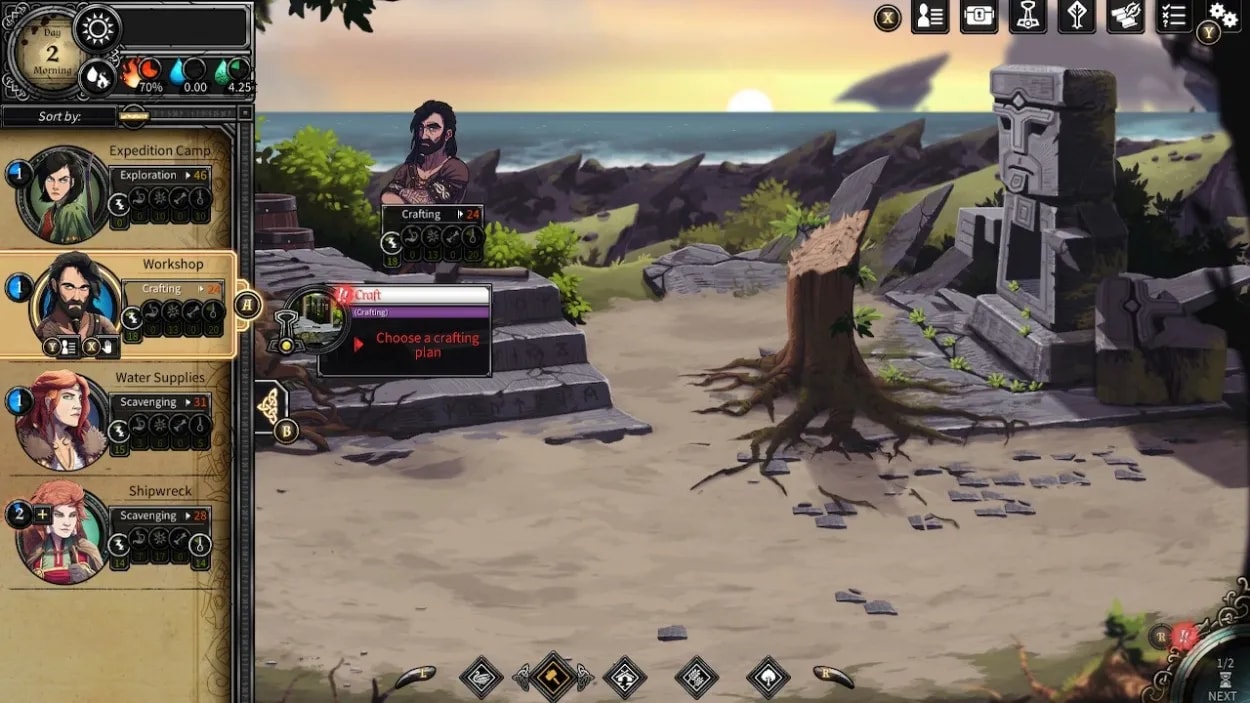Select the tree diamond icon

point(768,677)
